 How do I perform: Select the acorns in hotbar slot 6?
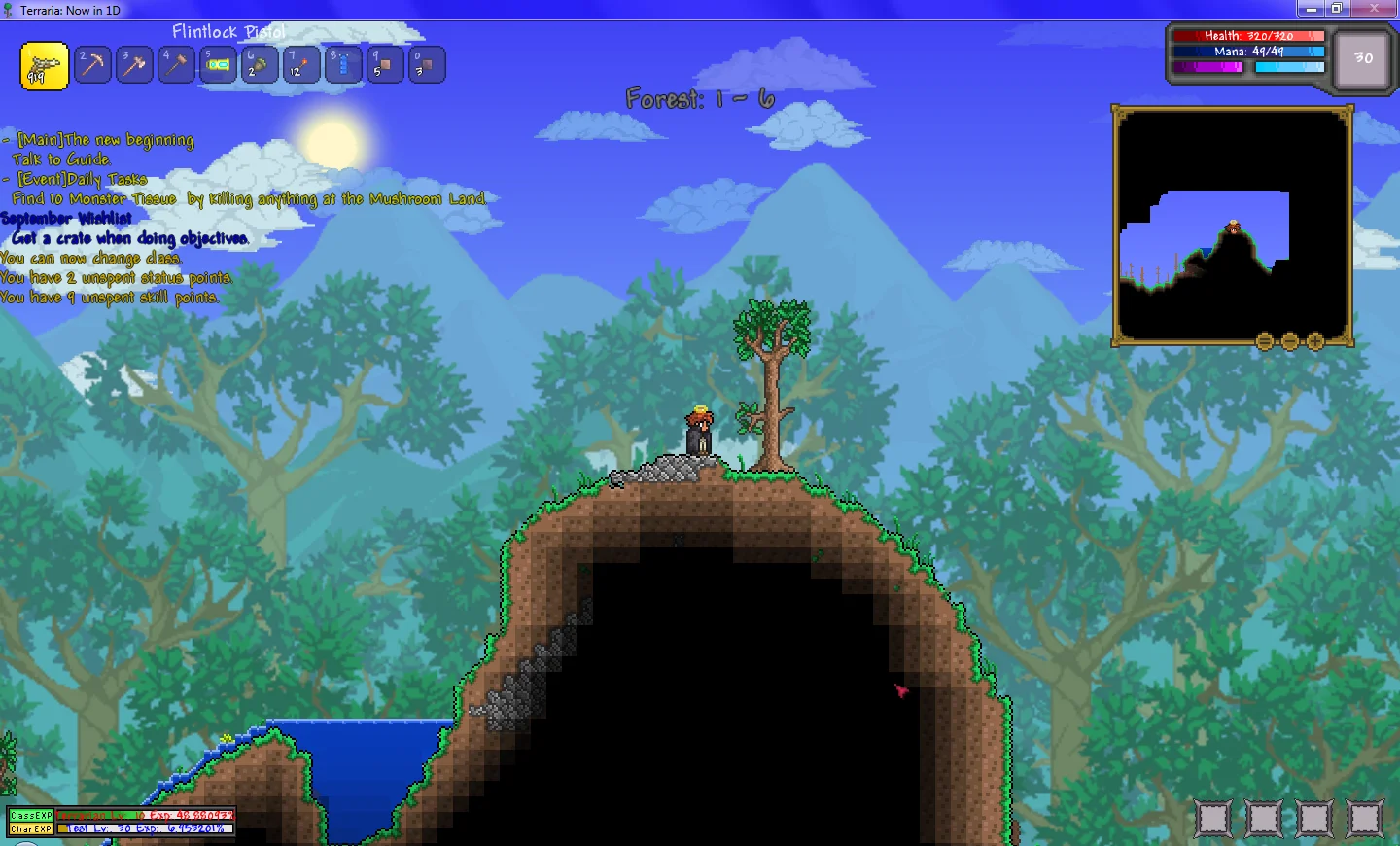pyautogui.click(x=259, y=64)
